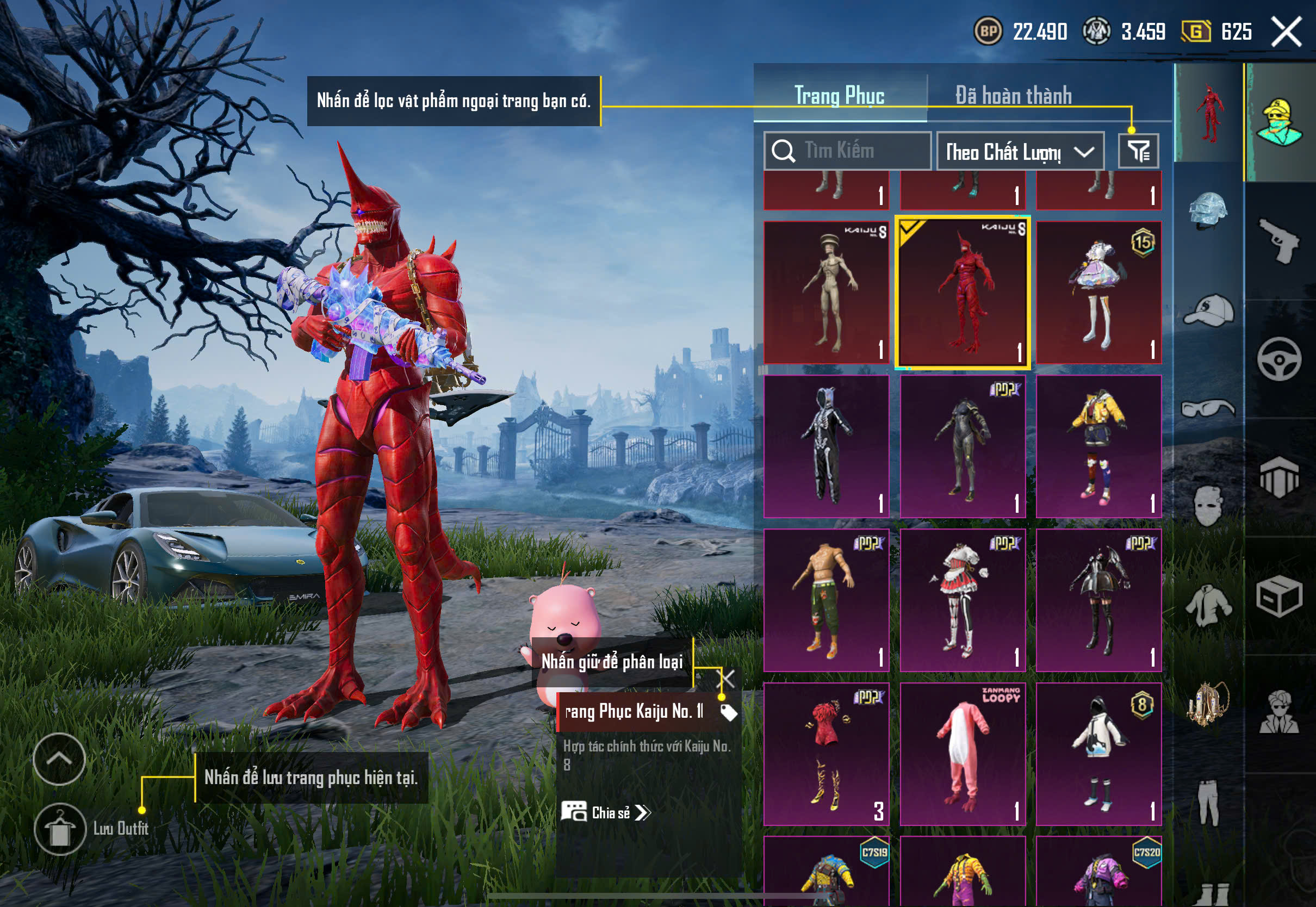Close the Kaiju No. 8 item tooltip
The width and height of the screenshot is (1316, 907).
click(727, 679)
